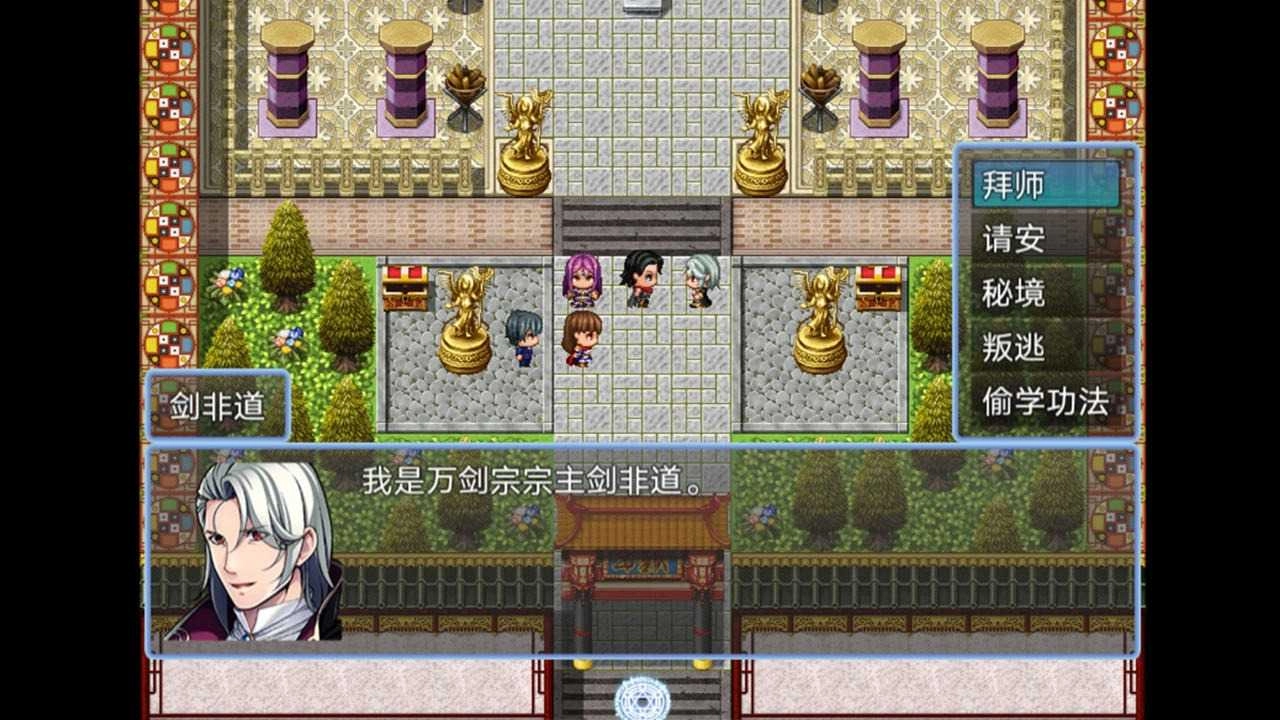This screenshot has height=720, width=1280.
Task: Select the black-haired character in the center
Action: coord(640,280)
